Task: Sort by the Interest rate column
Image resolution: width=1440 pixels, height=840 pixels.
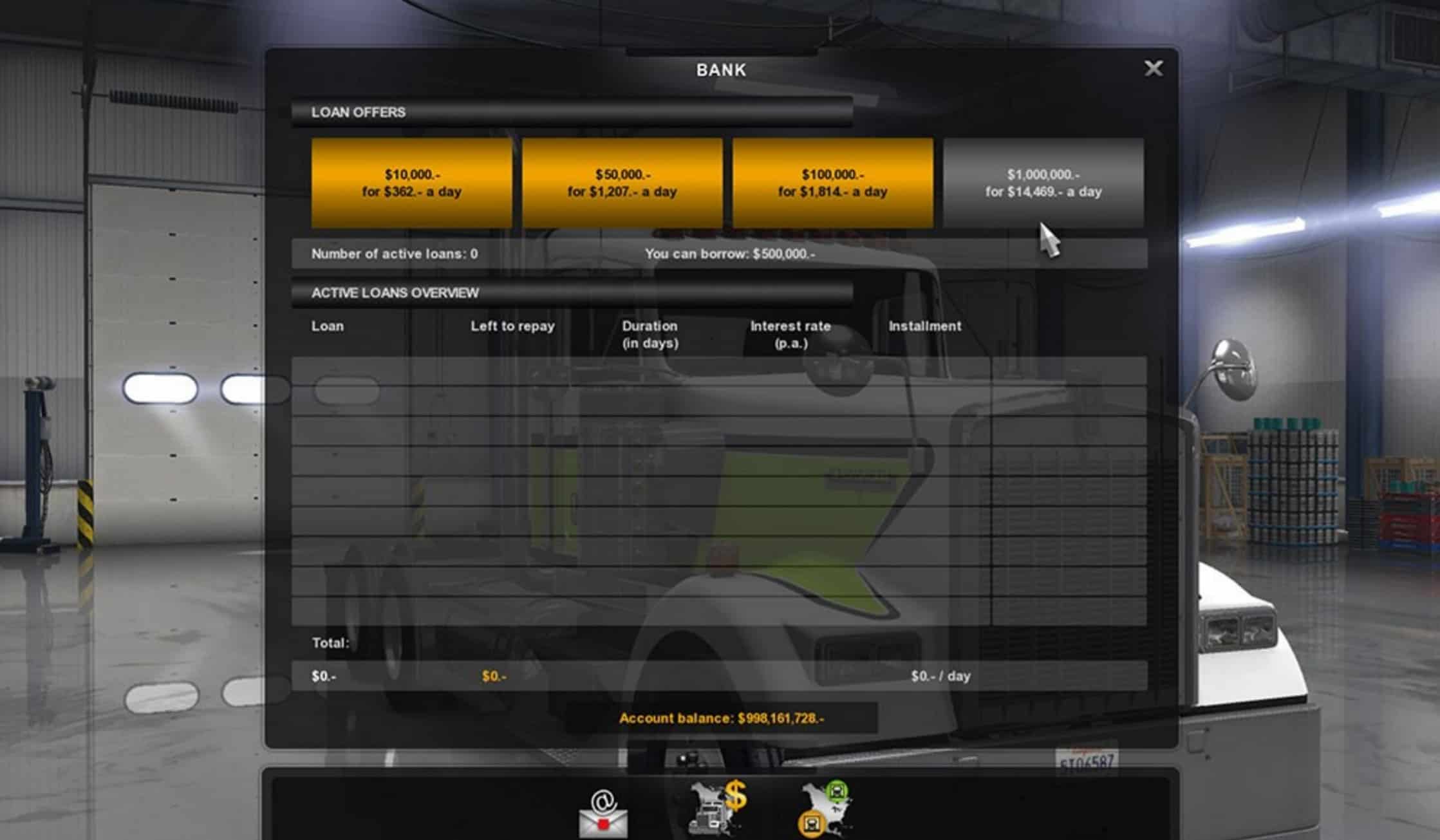Action: coord(790,333)
